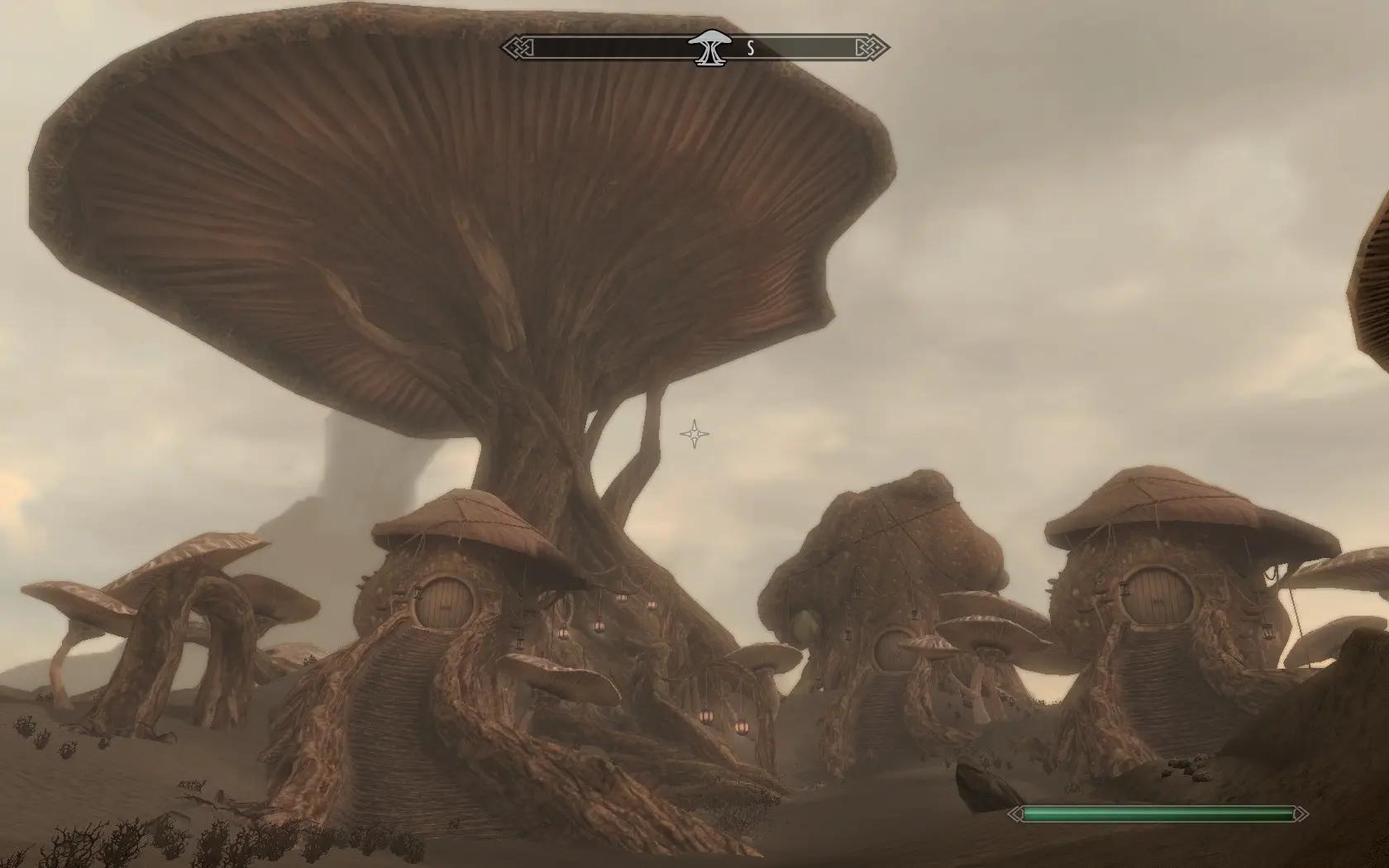Click the mushroom location marker on the compass
The image size is (1389, 868).
[709, 47]
